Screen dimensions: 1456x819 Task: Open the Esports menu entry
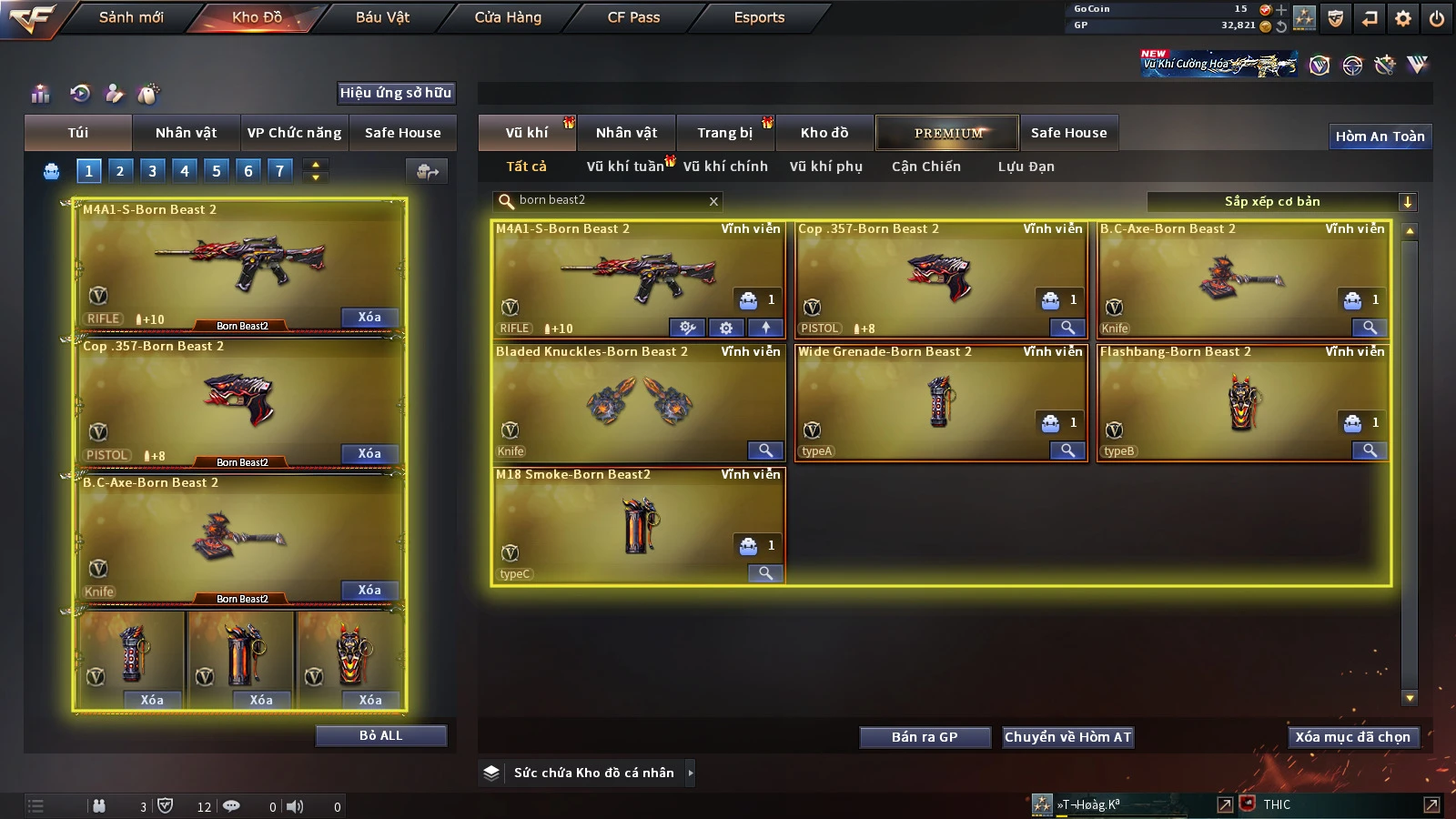click(x=759, y=17)
